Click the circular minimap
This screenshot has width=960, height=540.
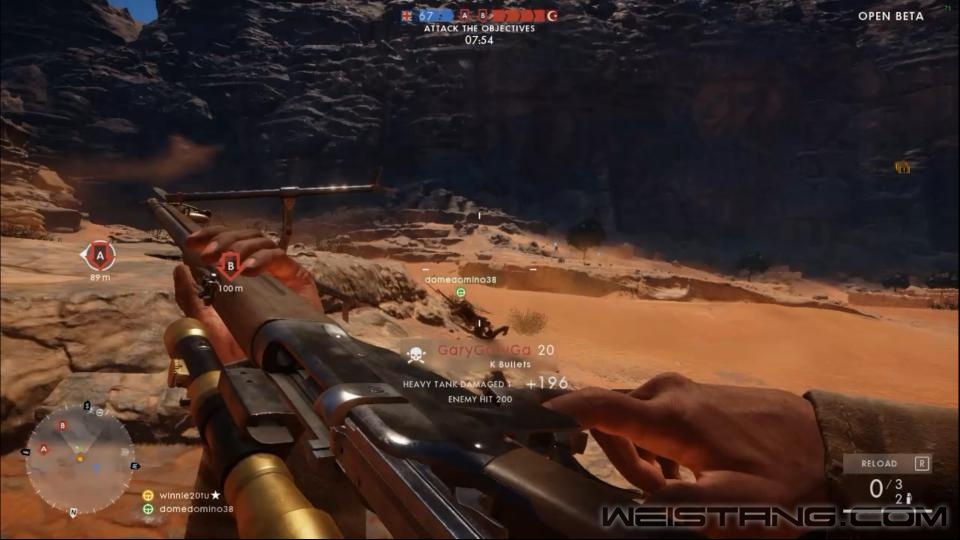click(79, 459)
